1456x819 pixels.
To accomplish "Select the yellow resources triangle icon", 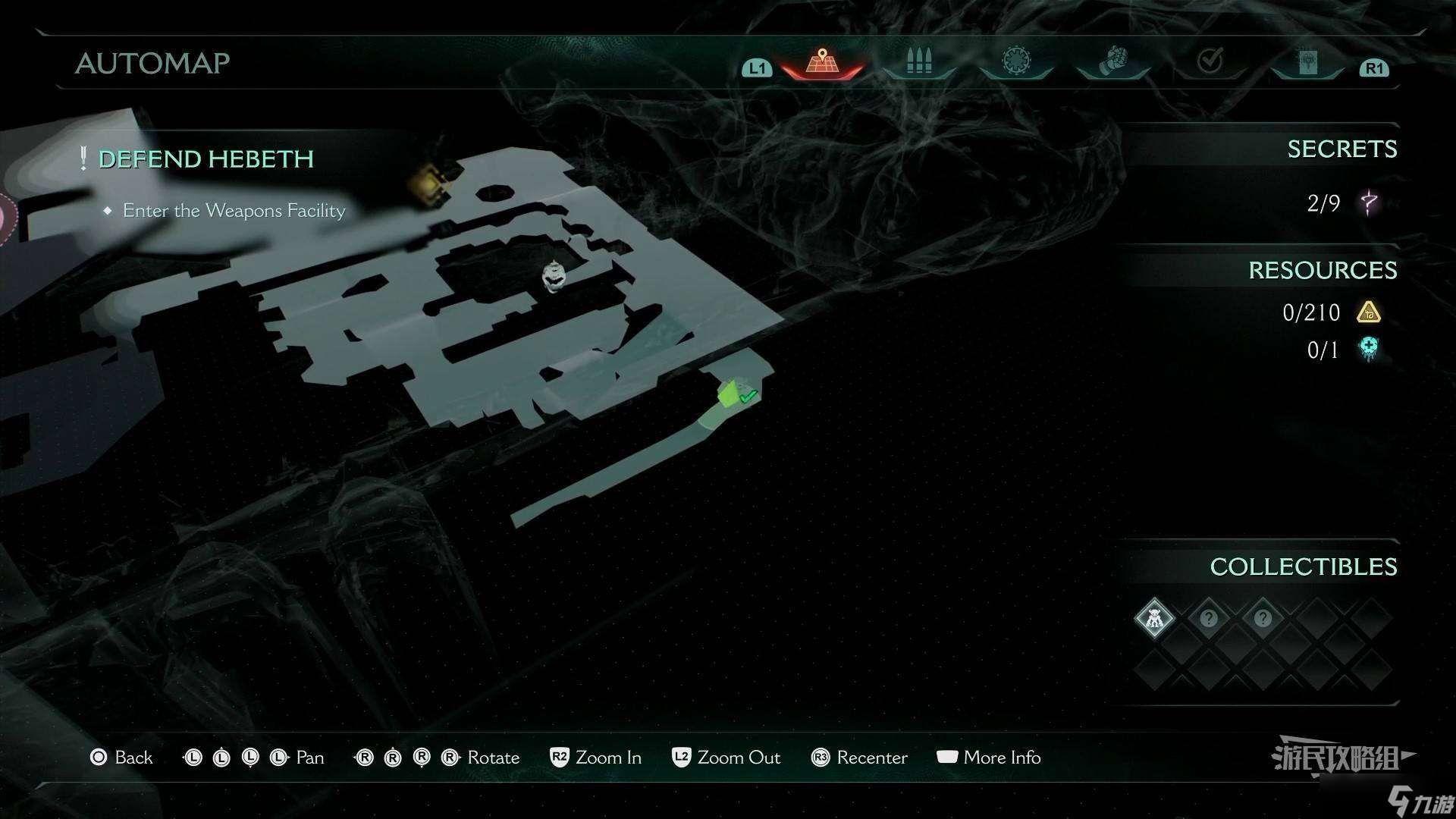I will [1370, 312].
